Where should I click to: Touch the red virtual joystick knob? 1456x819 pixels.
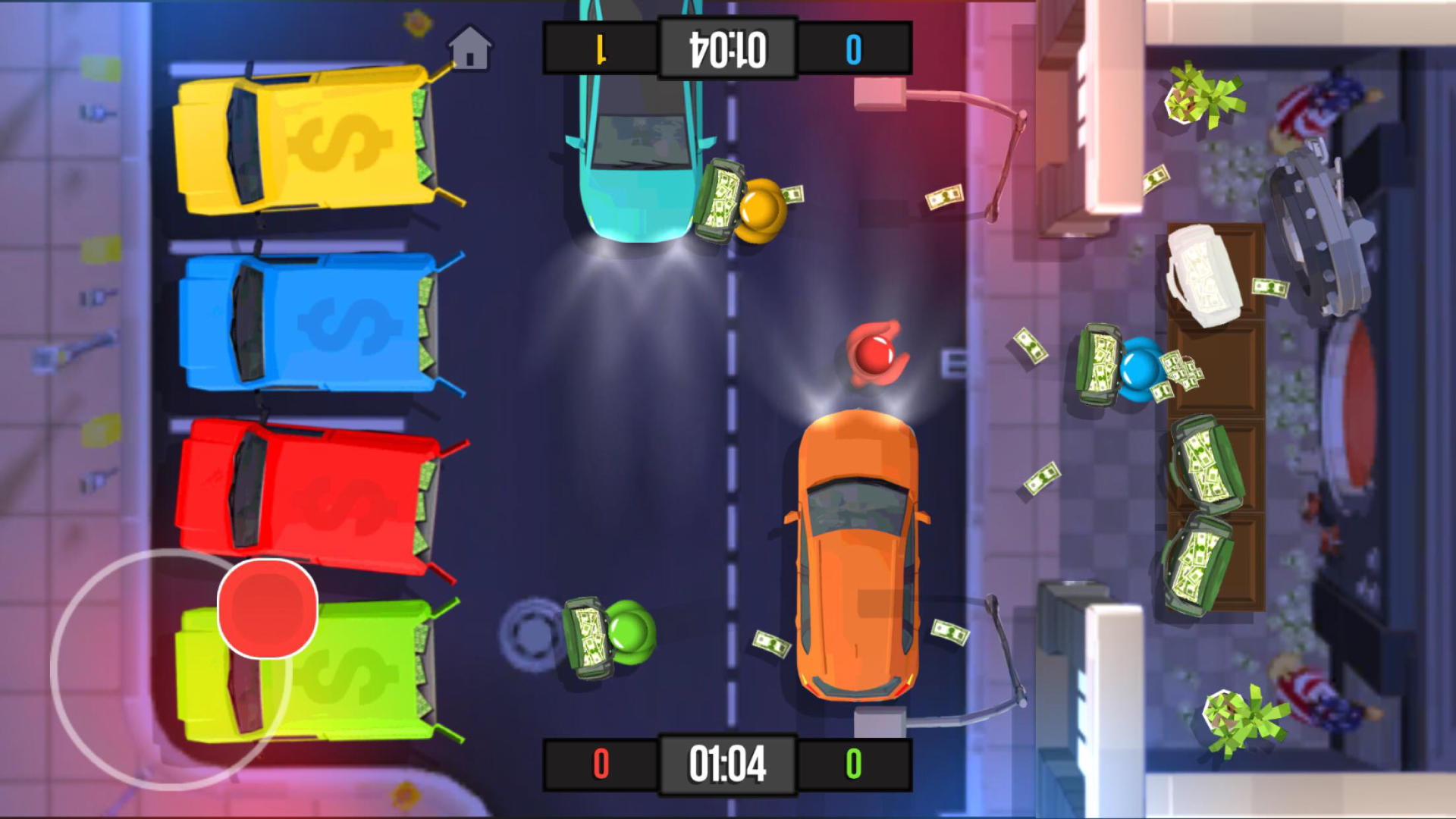point(267,607)
